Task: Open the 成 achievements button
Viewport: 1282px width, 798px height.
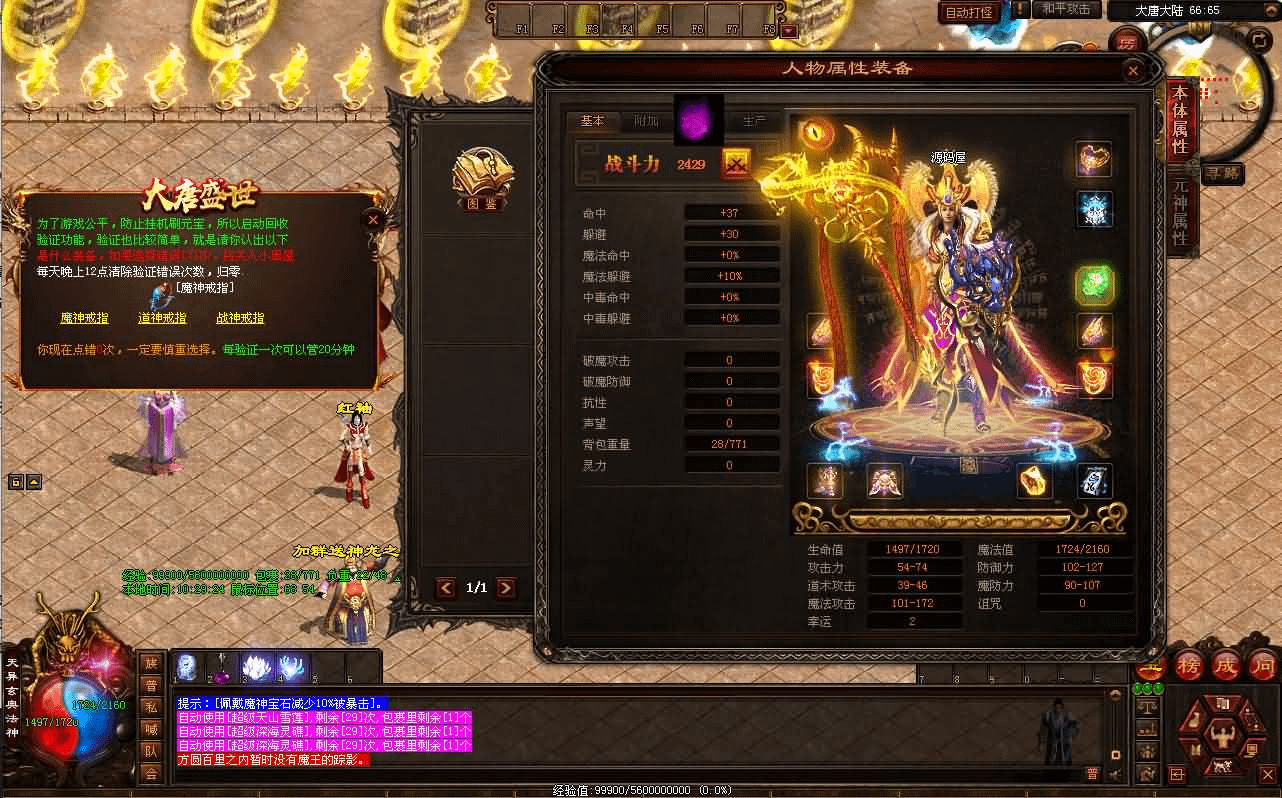Action: coord(1226,665)
